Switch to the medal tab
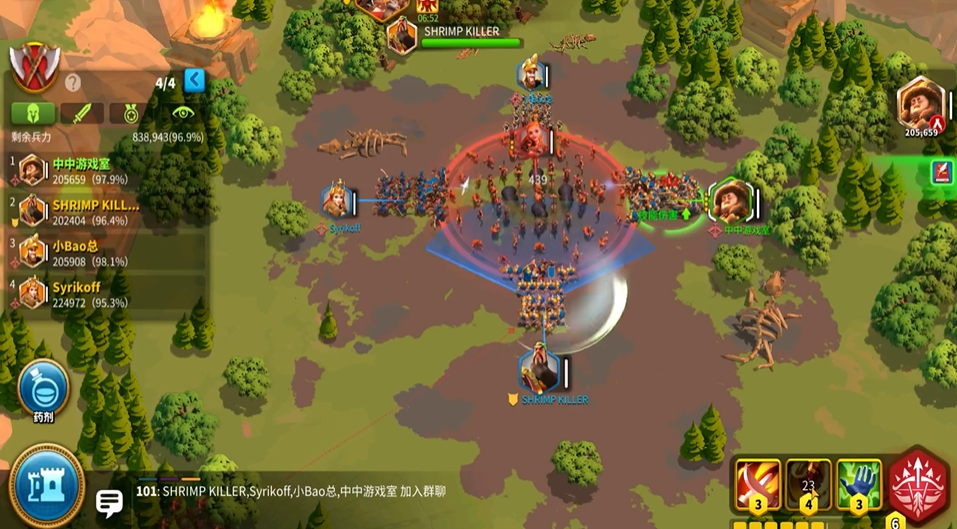 [x=131, y=113]
